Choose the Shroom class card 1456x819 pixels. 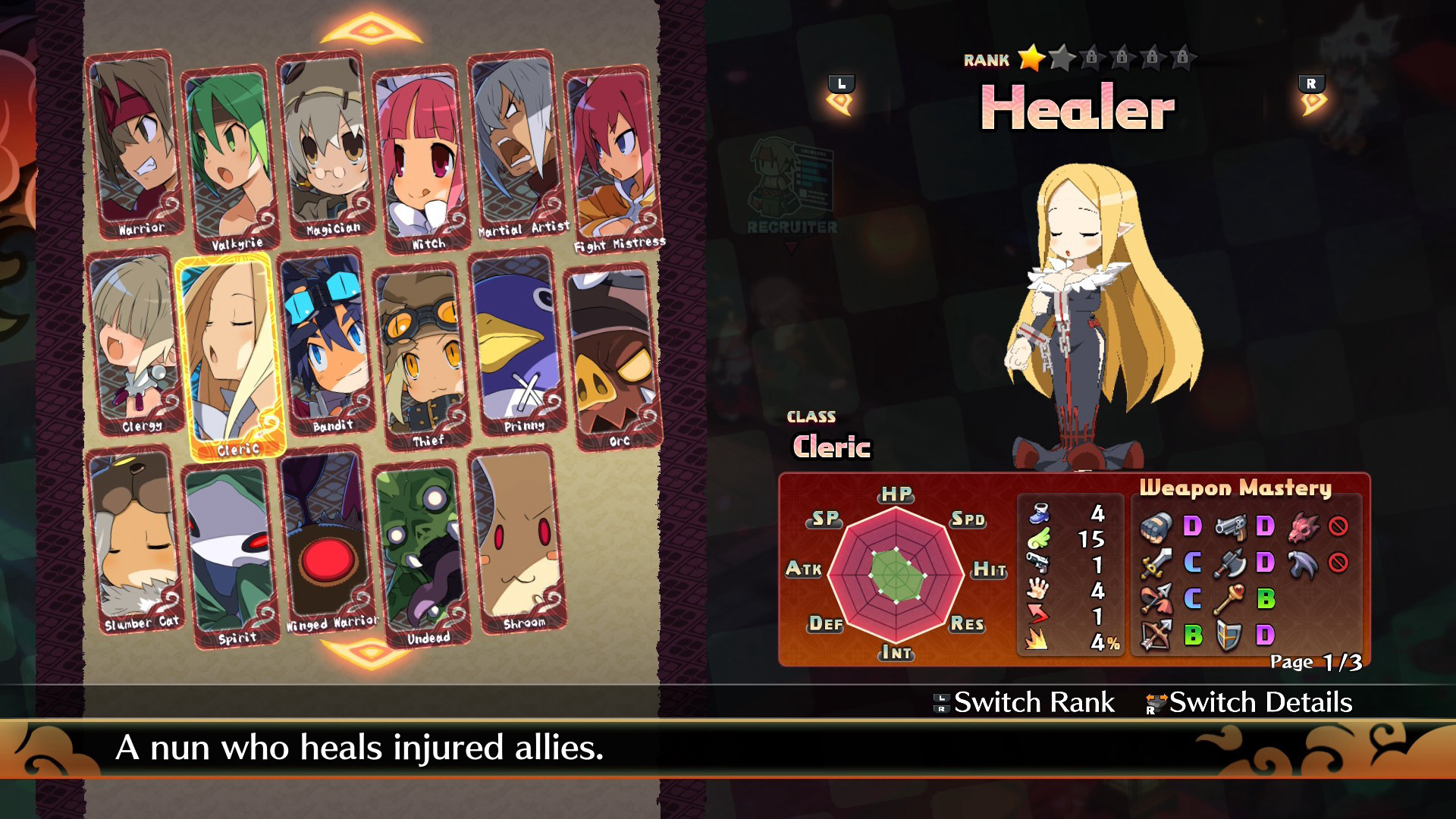coord(517,540)
